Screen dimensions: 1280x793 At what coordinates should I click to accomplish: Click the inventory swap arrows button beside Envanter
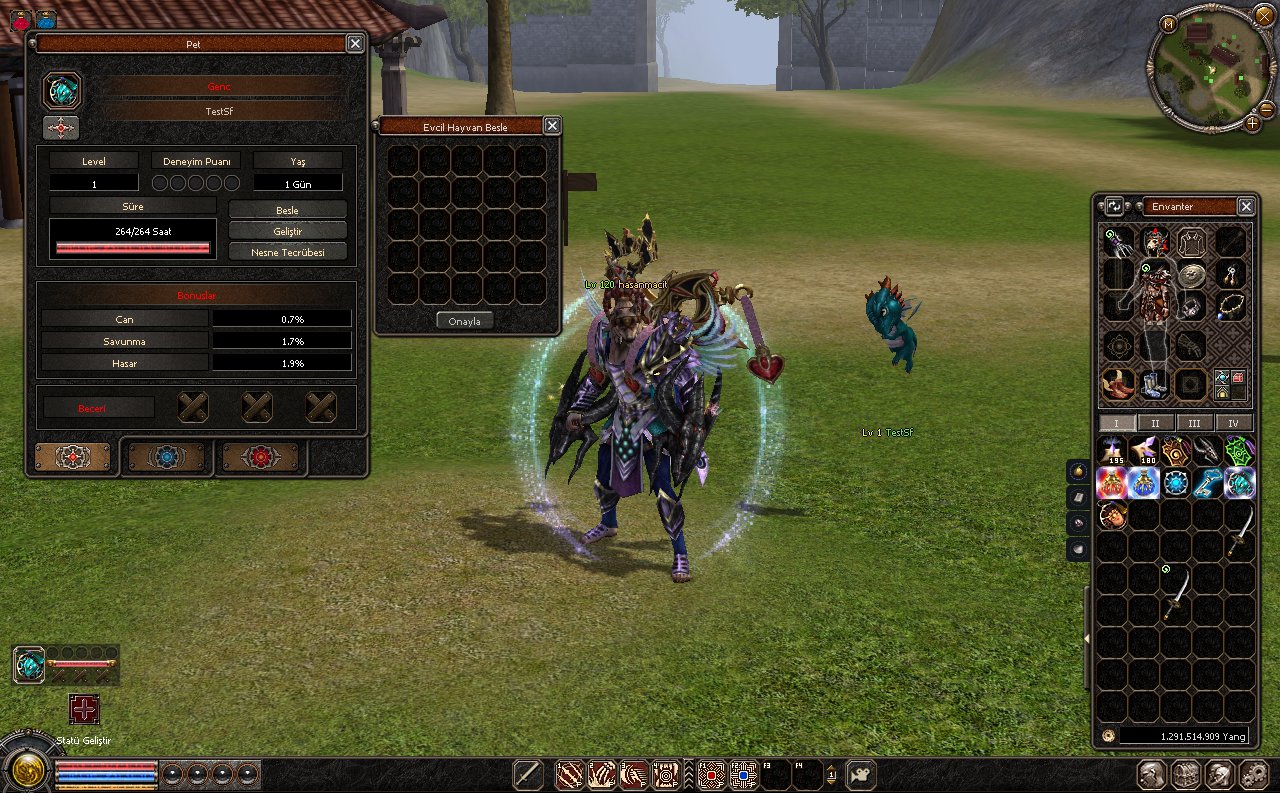[x=1115, y=206]
